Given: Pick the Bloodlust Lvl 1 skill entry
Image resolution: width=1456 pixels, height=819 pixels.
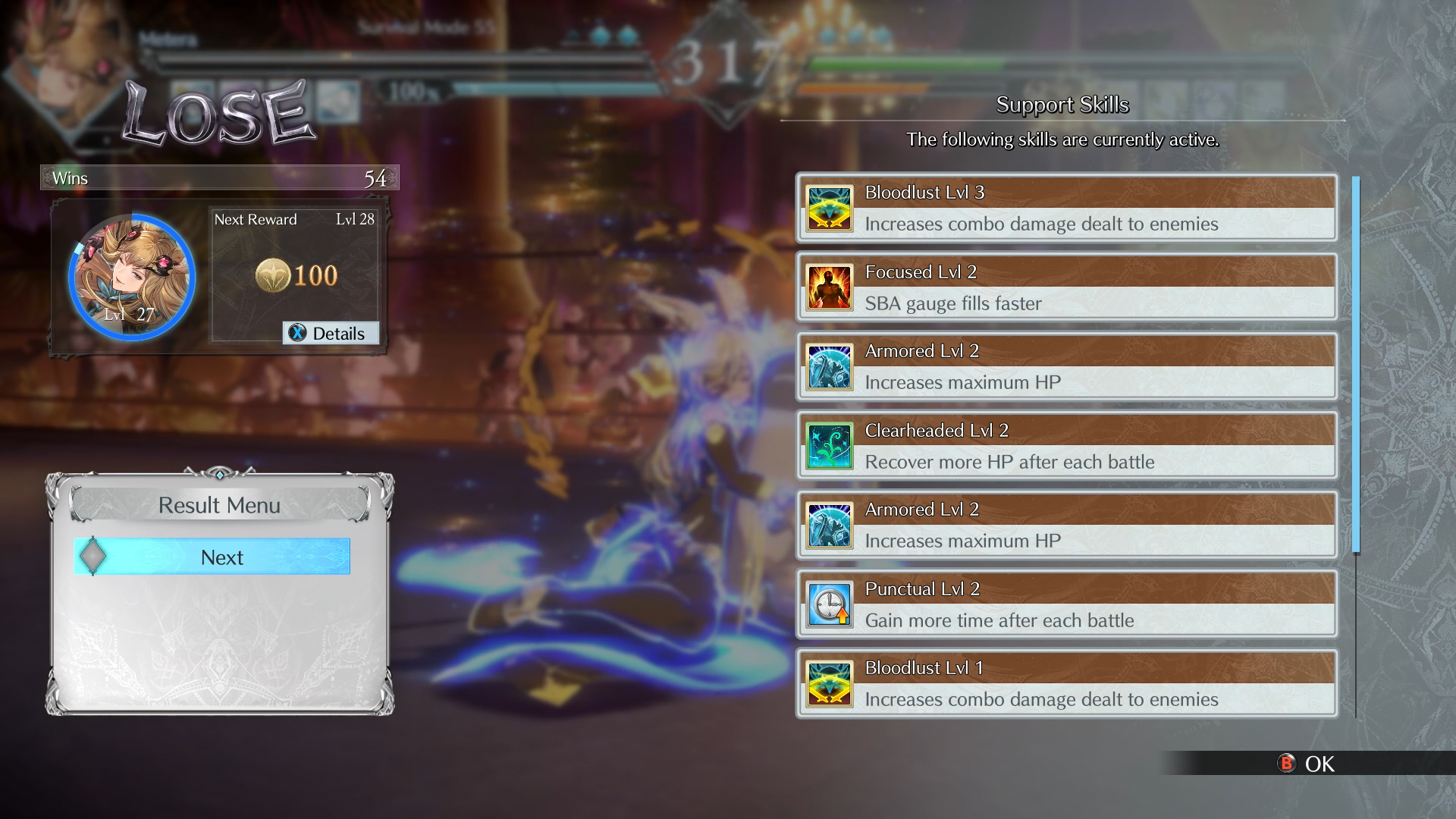Looking at the screenshot, I should pyautogui.click(x=1065, y=683).
